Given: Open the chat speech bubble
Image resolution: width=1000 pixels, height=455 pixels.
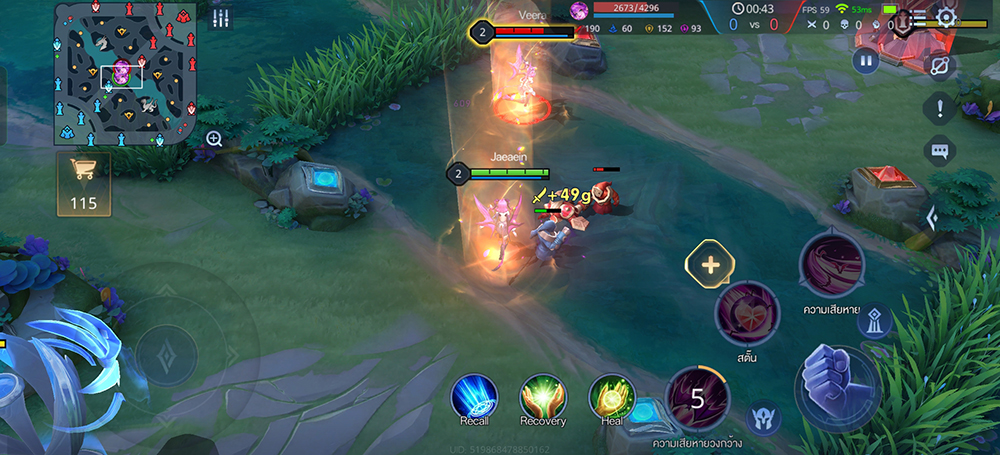Looking at the screenshot, I should [x=939, y=152].
